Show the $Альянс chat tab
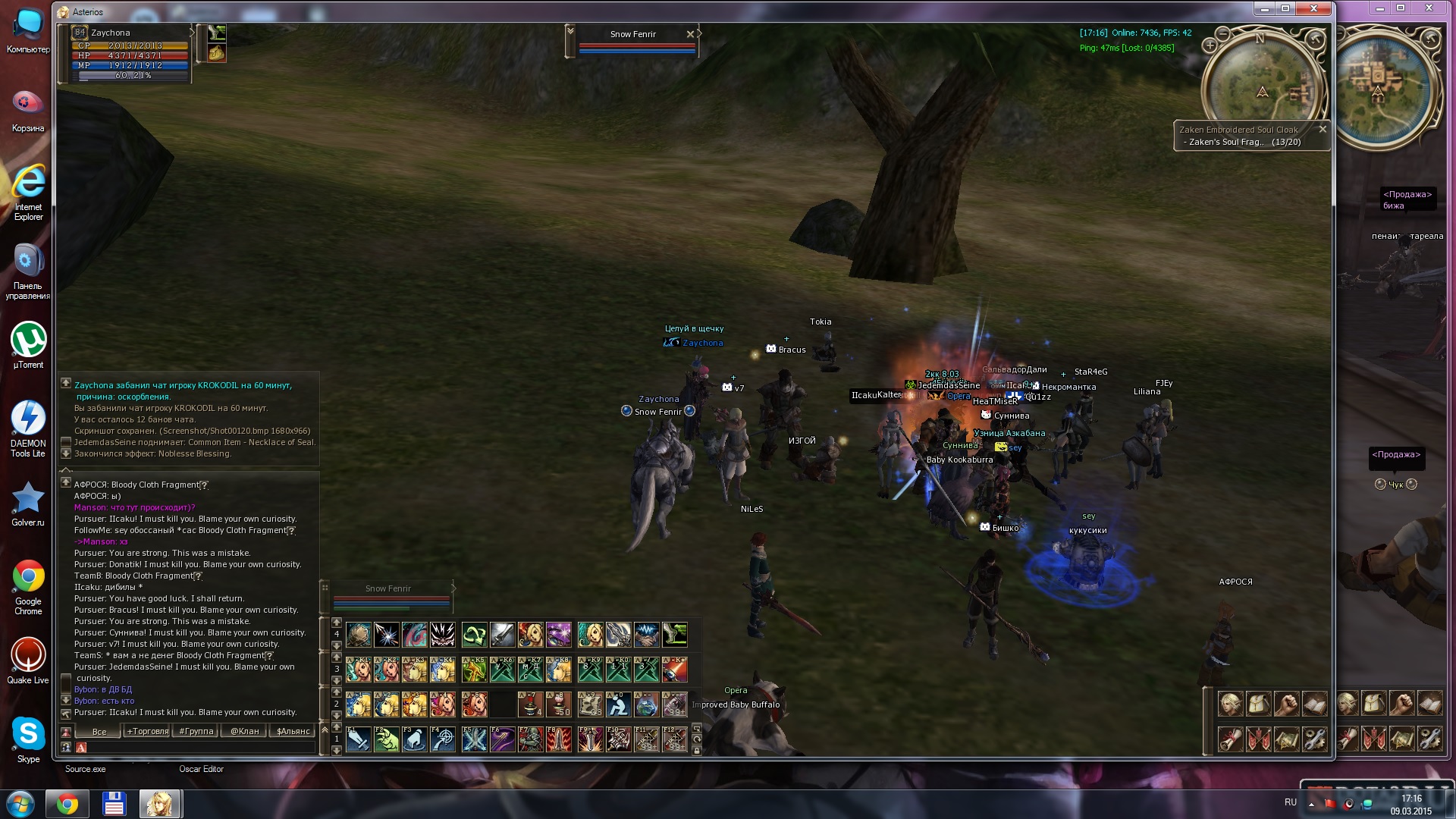This screenshot has width=1456, height=819. (293, 731)
